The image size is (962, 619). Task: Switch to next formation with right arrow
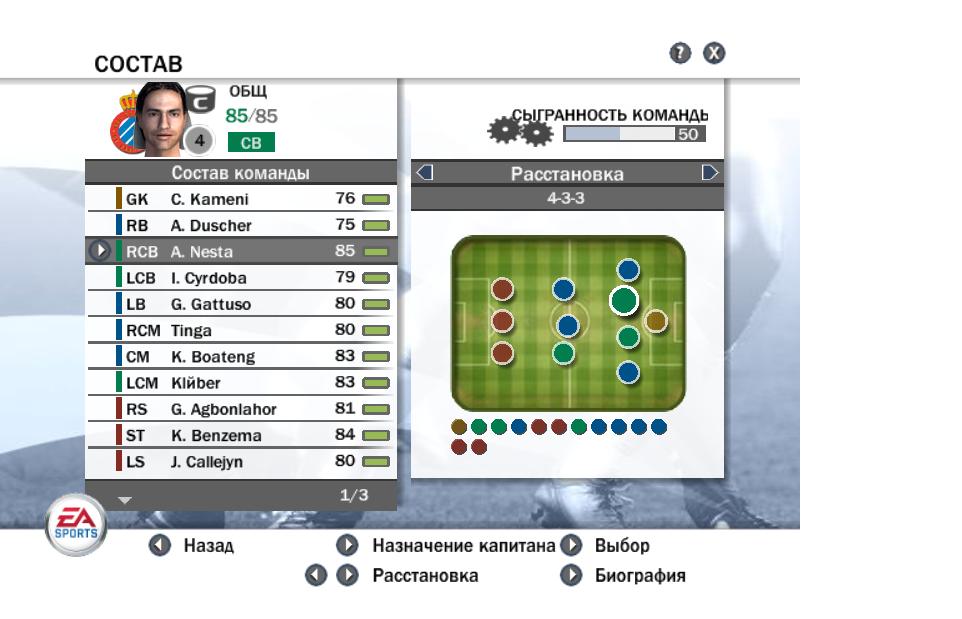coord(710,173)
